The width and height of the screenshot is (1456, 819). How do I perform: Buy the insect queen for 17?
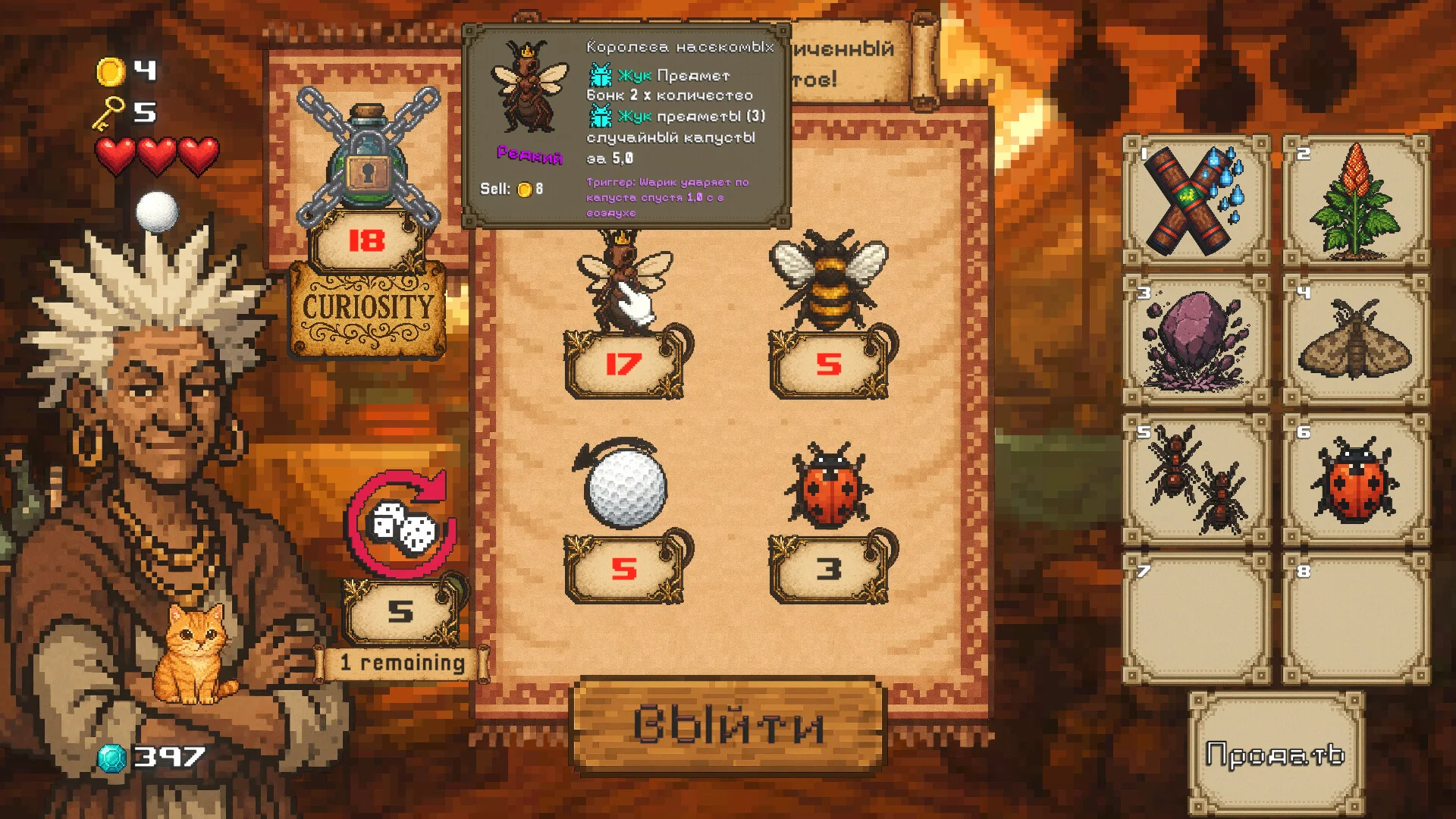coord(623,285)
